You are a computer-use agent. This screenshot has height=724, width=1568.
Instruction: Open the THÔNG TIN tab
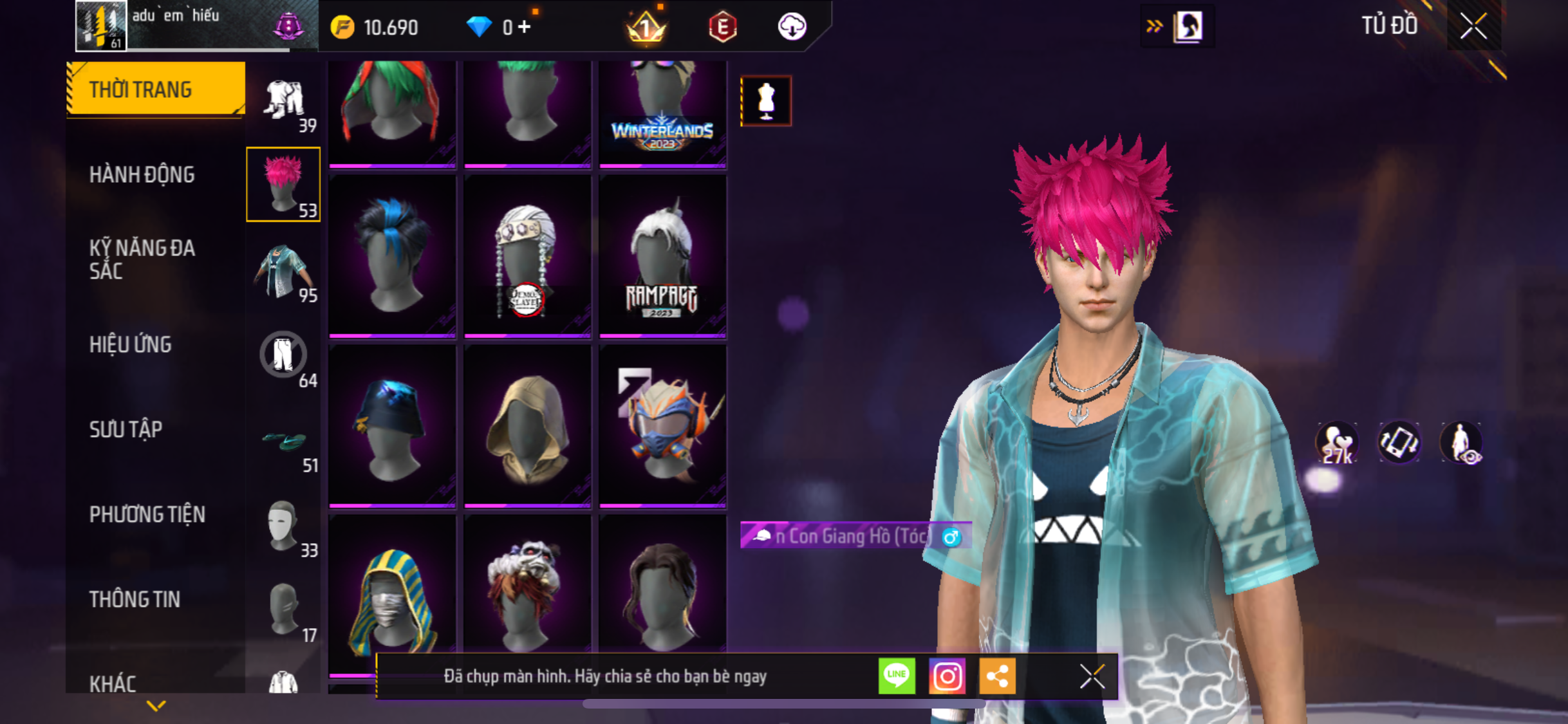135,599
